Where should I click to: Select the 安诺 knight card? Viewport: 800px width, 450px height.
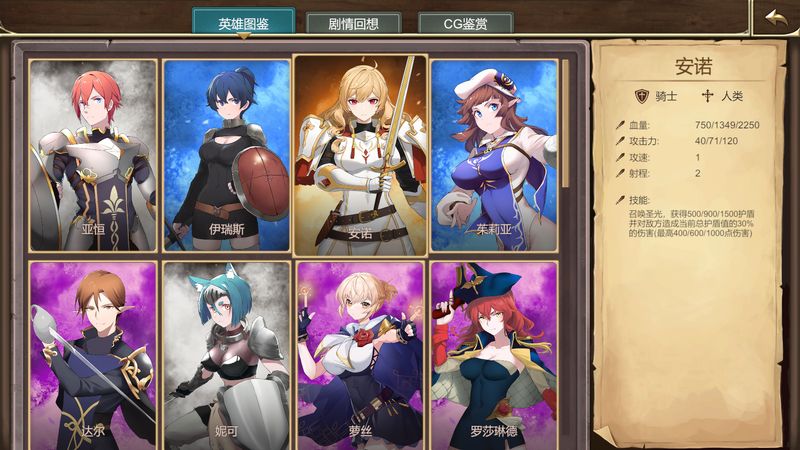pyautogui.click(x=360, y=153)
